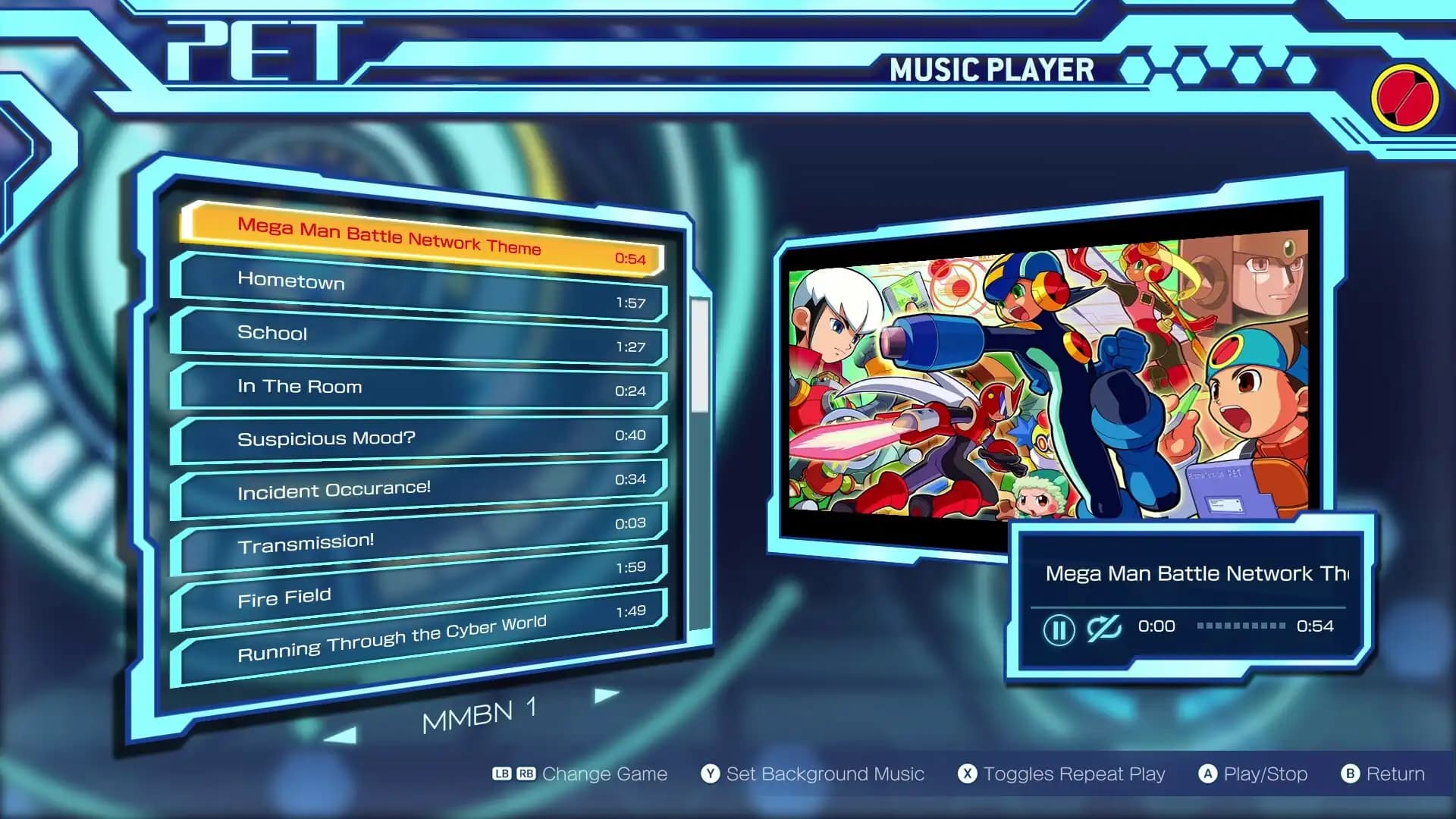Click the crossed-out repeat icon in the player
The height and width of the screenshot is (819, 1456).
point(1105,629)
